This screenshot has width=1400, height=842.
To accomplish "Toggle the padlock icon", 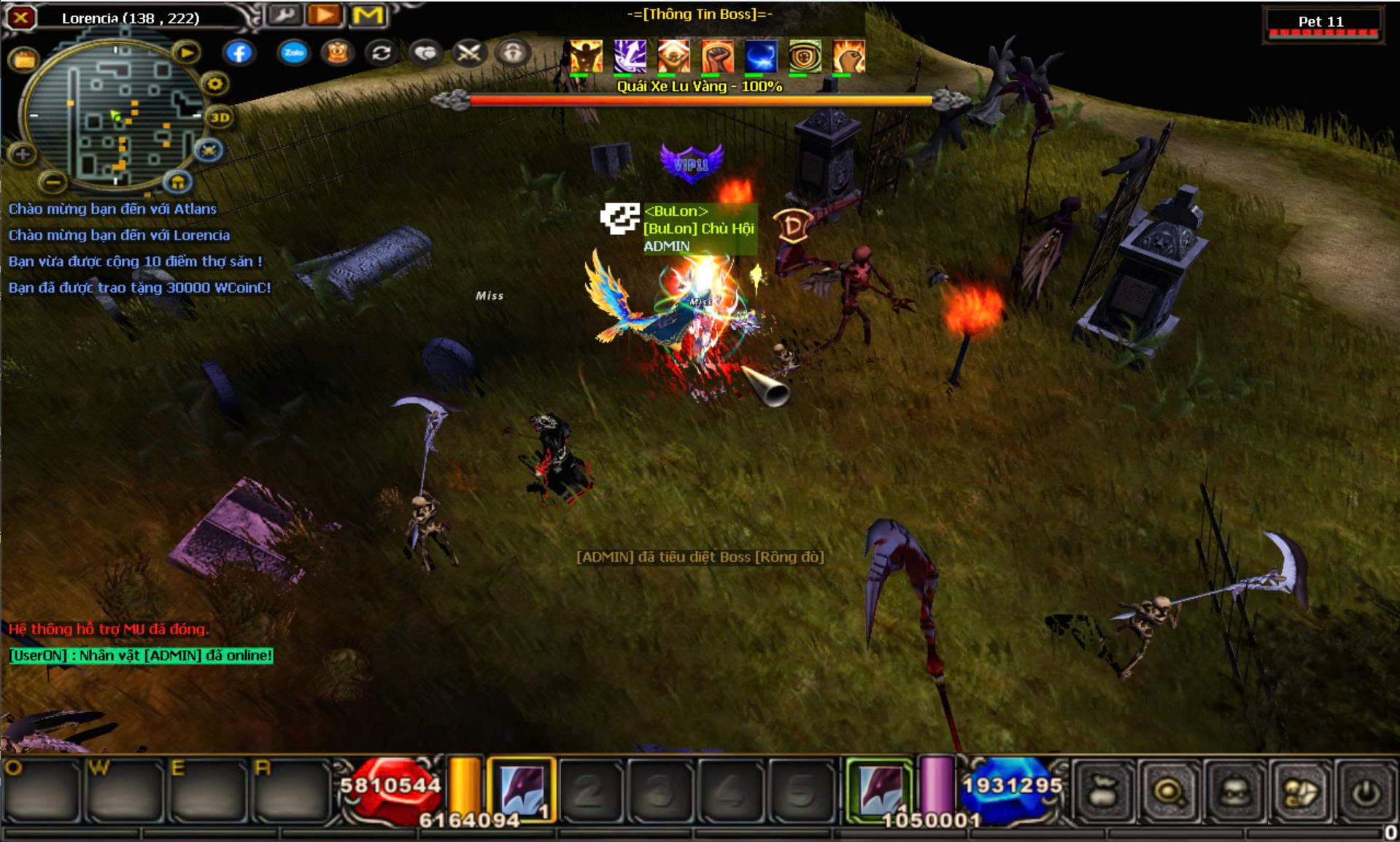I will pyautogui.click(x=512, y=53).
